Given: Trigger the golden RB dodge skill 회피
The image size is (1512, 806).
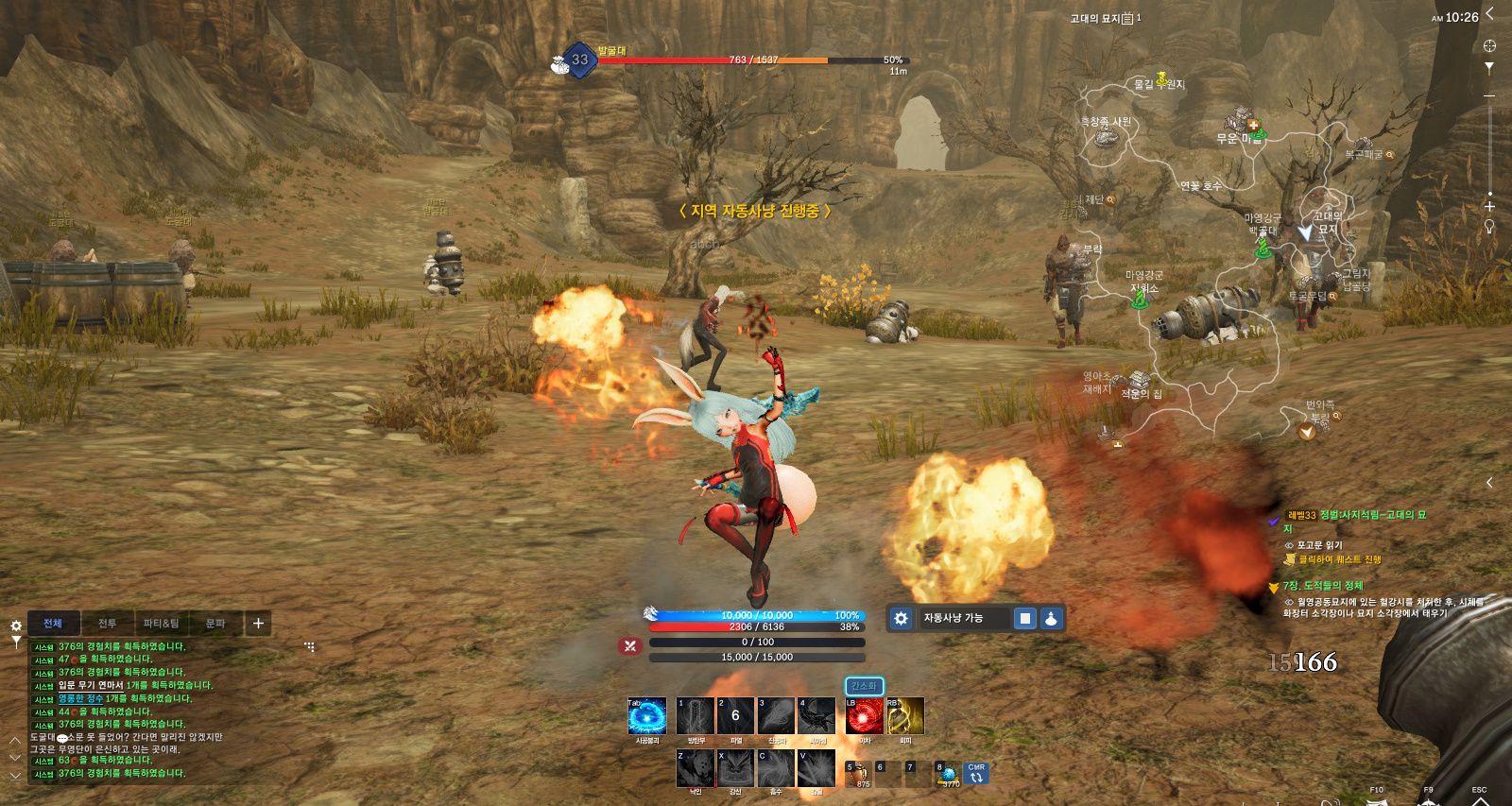Looking at the screenshot, I should tap(904, 716).
